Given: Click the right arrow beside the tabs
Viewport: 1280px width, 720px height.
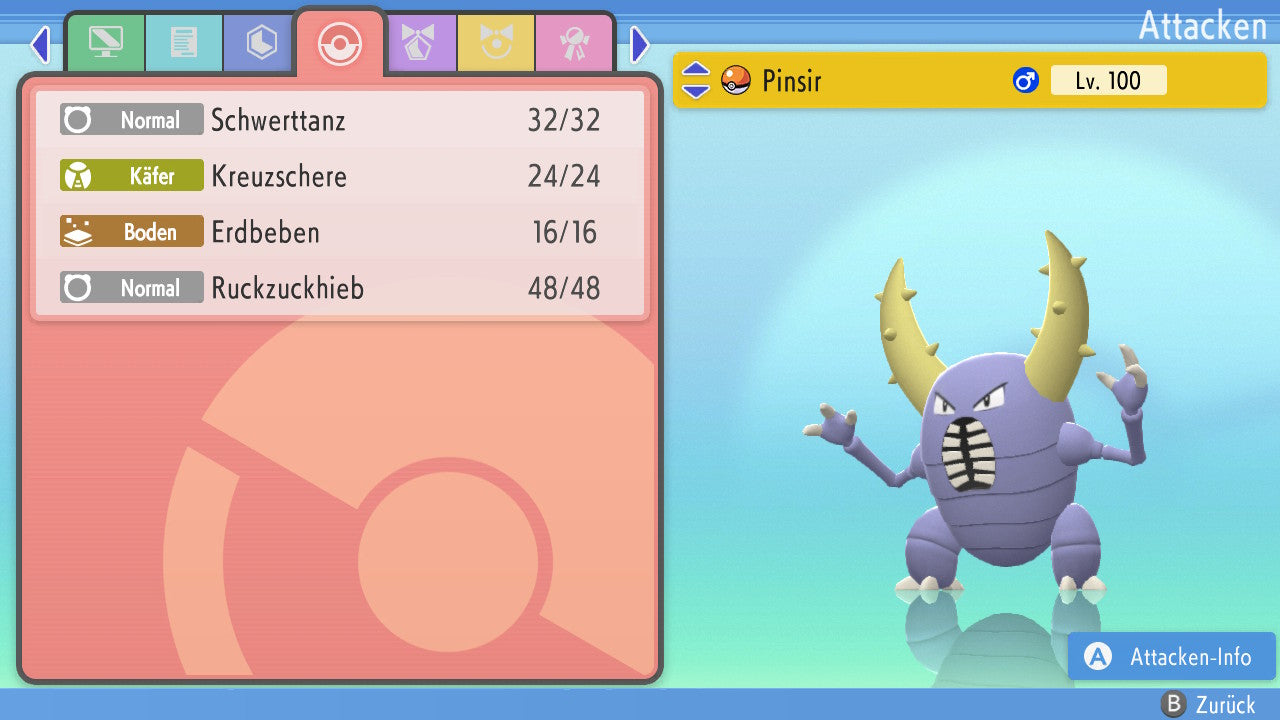Looking at the screenshot, I should click(x=640, y=44).
